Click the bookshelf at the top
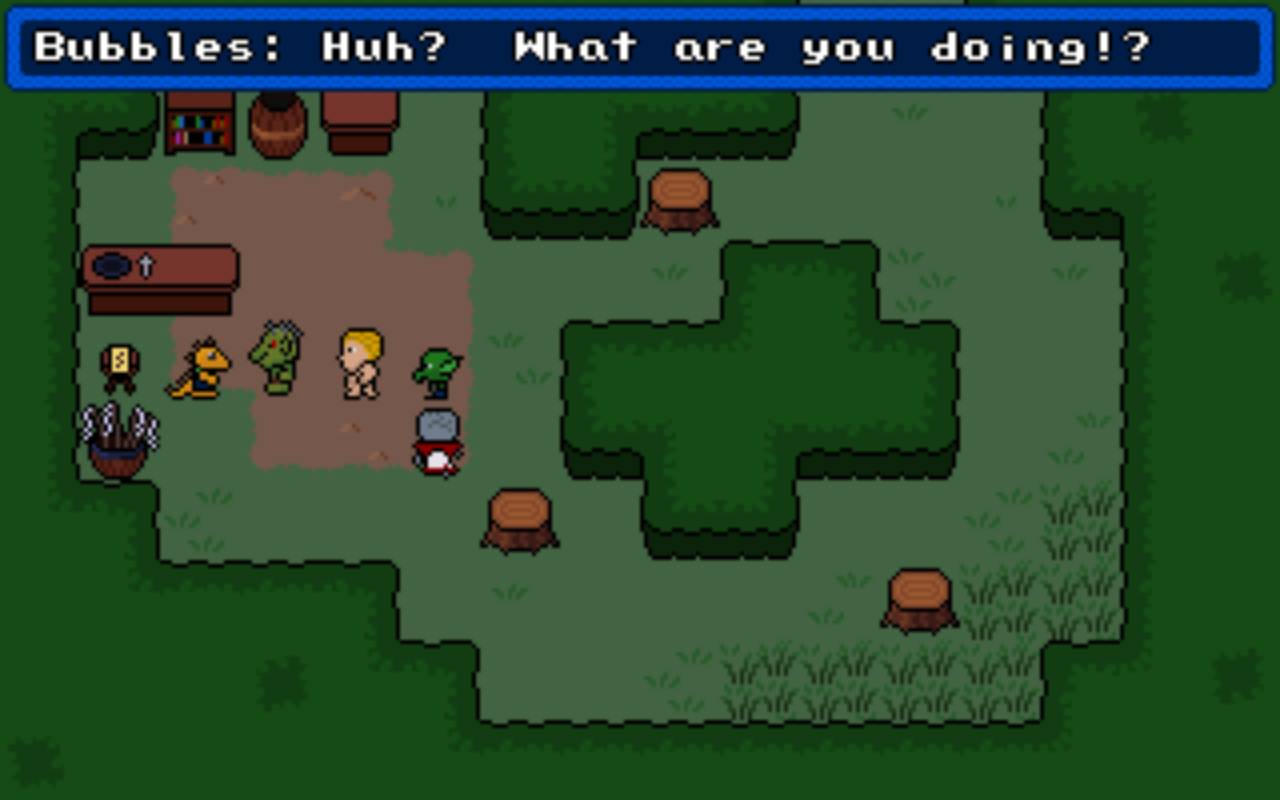Viewport: 1280px width, 800px height. point(200,125)
